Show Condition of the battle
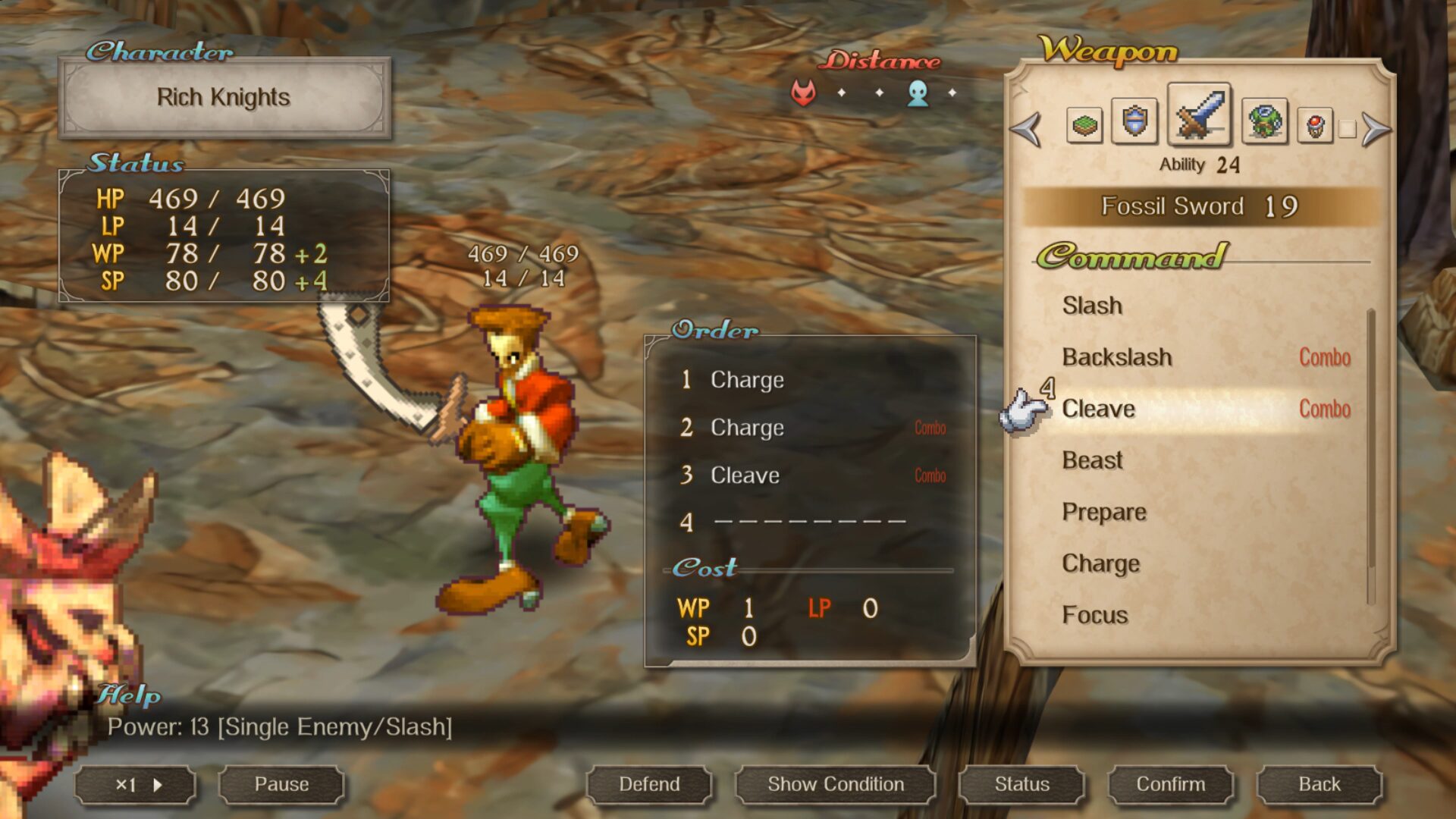The image size is (1456, 819). (835, 784)
